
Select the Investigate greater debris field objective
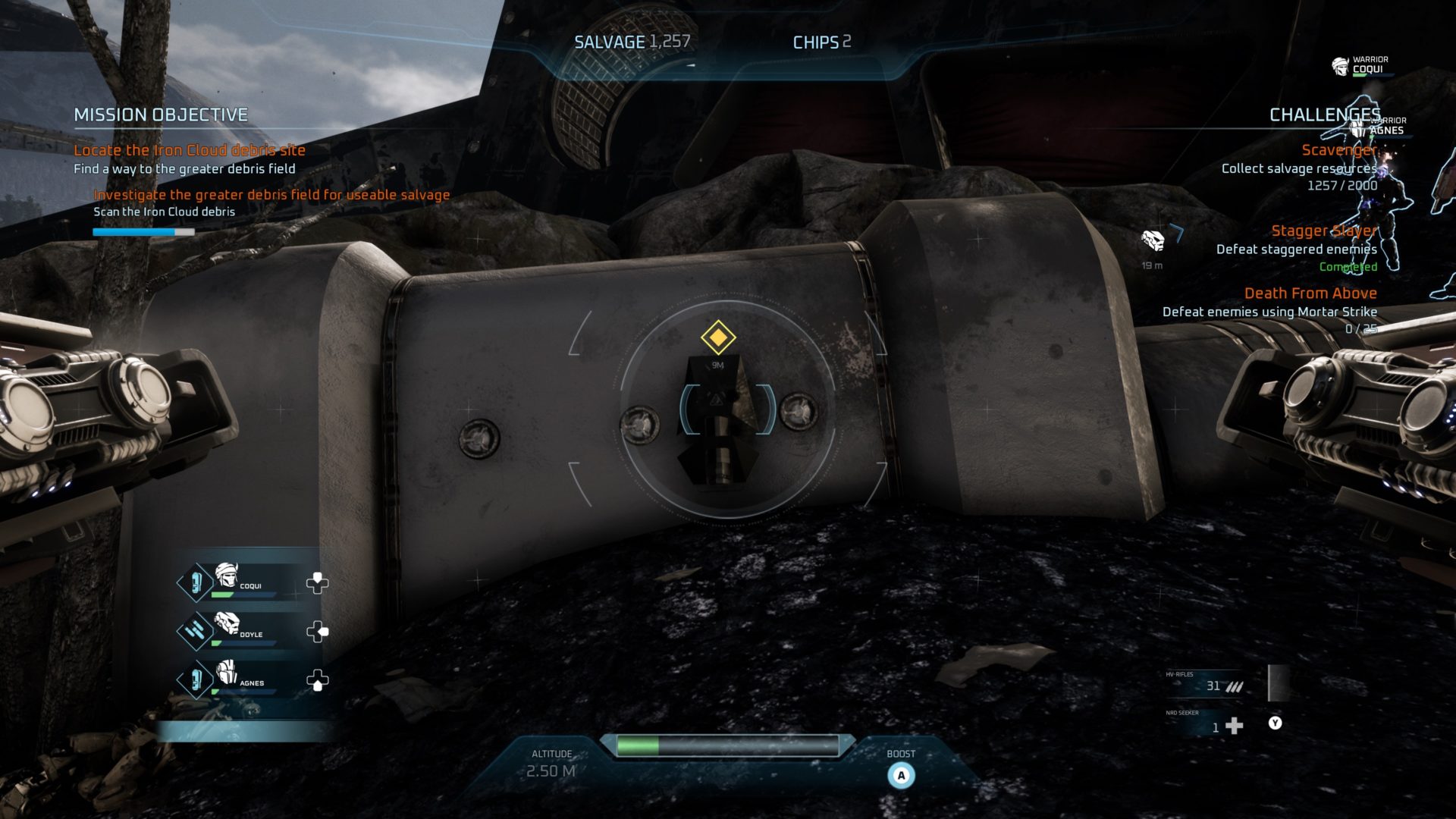271,195
